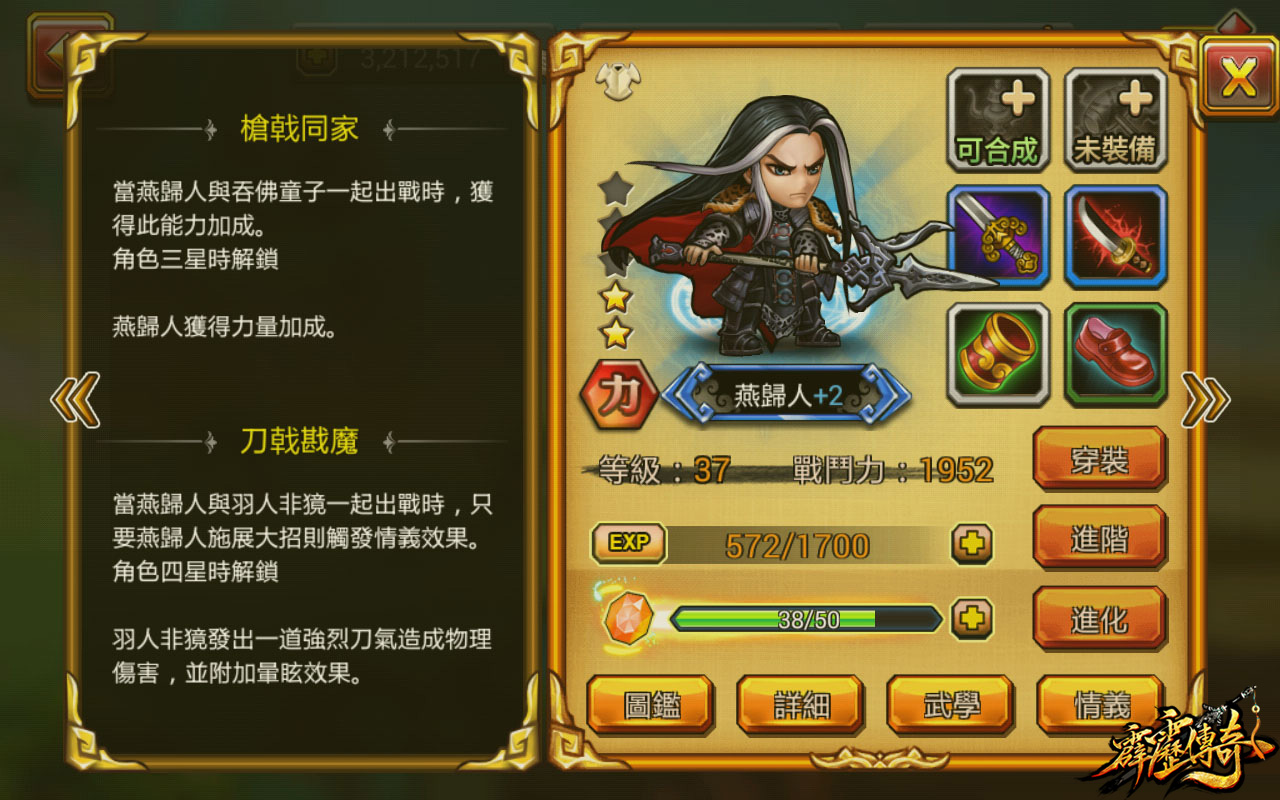
Task: Open the 武學 martial arts tab
Action: point(950,704)
